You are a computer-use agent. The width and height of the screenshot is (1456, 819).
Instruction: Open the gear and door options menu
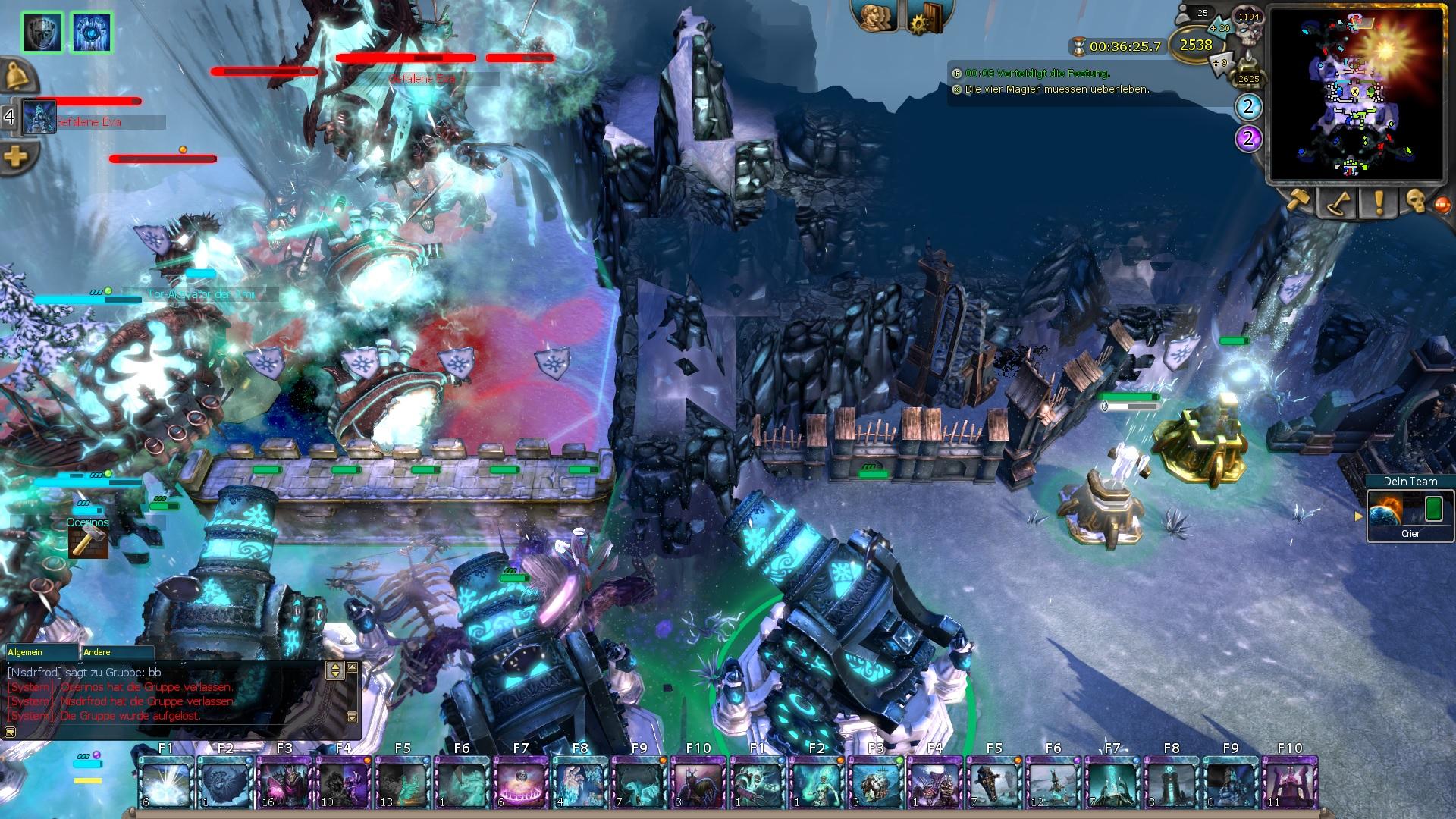(925, 17)
